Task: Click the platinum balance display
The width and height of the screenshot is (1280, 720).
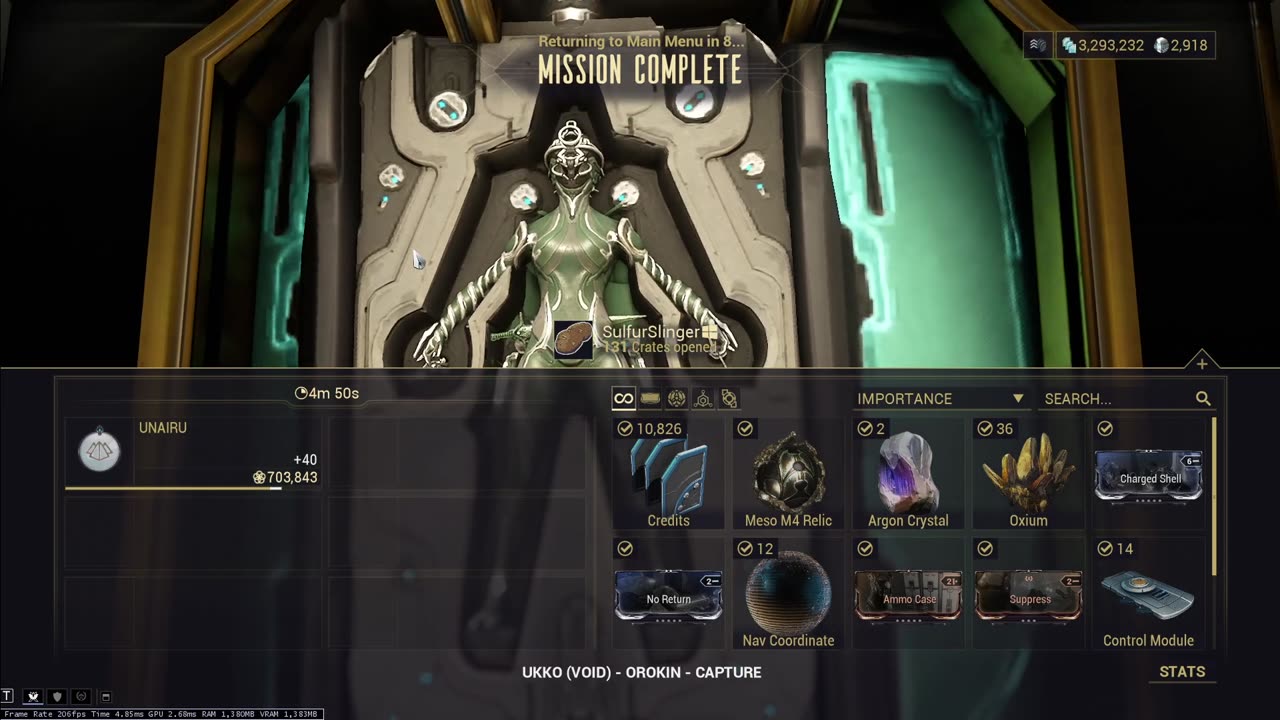Action: pos(1180,45)
